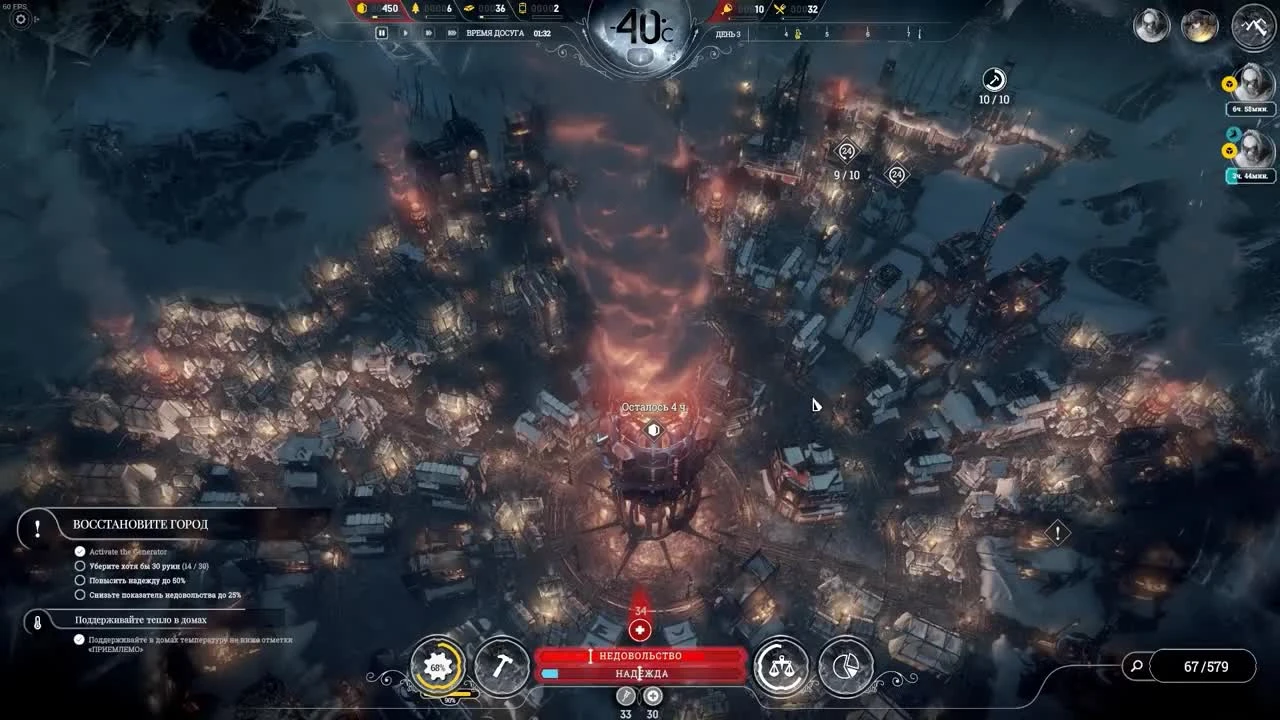
Task: Pause the game with the pause button
Action: coord(383,33)
